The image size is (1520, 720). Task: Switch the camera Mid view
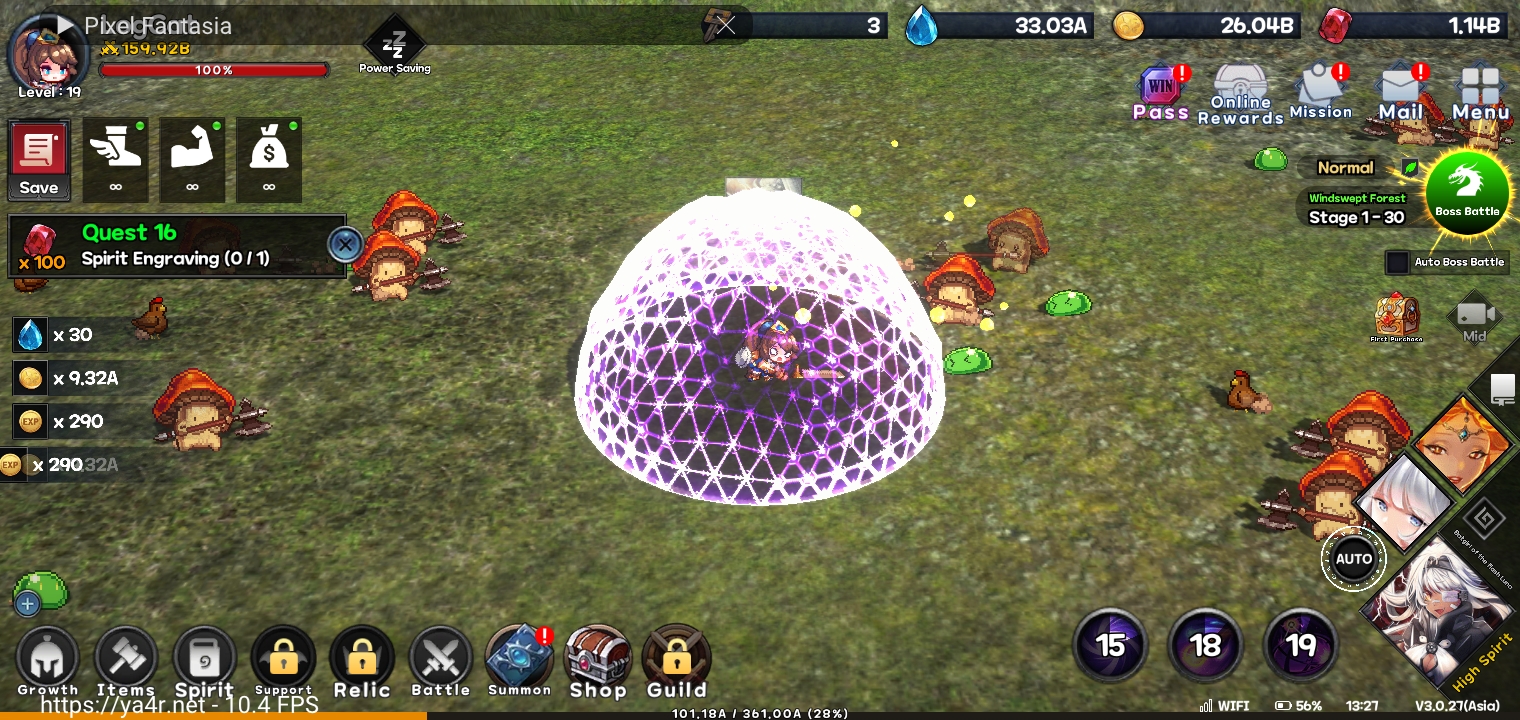point(1475,318)
